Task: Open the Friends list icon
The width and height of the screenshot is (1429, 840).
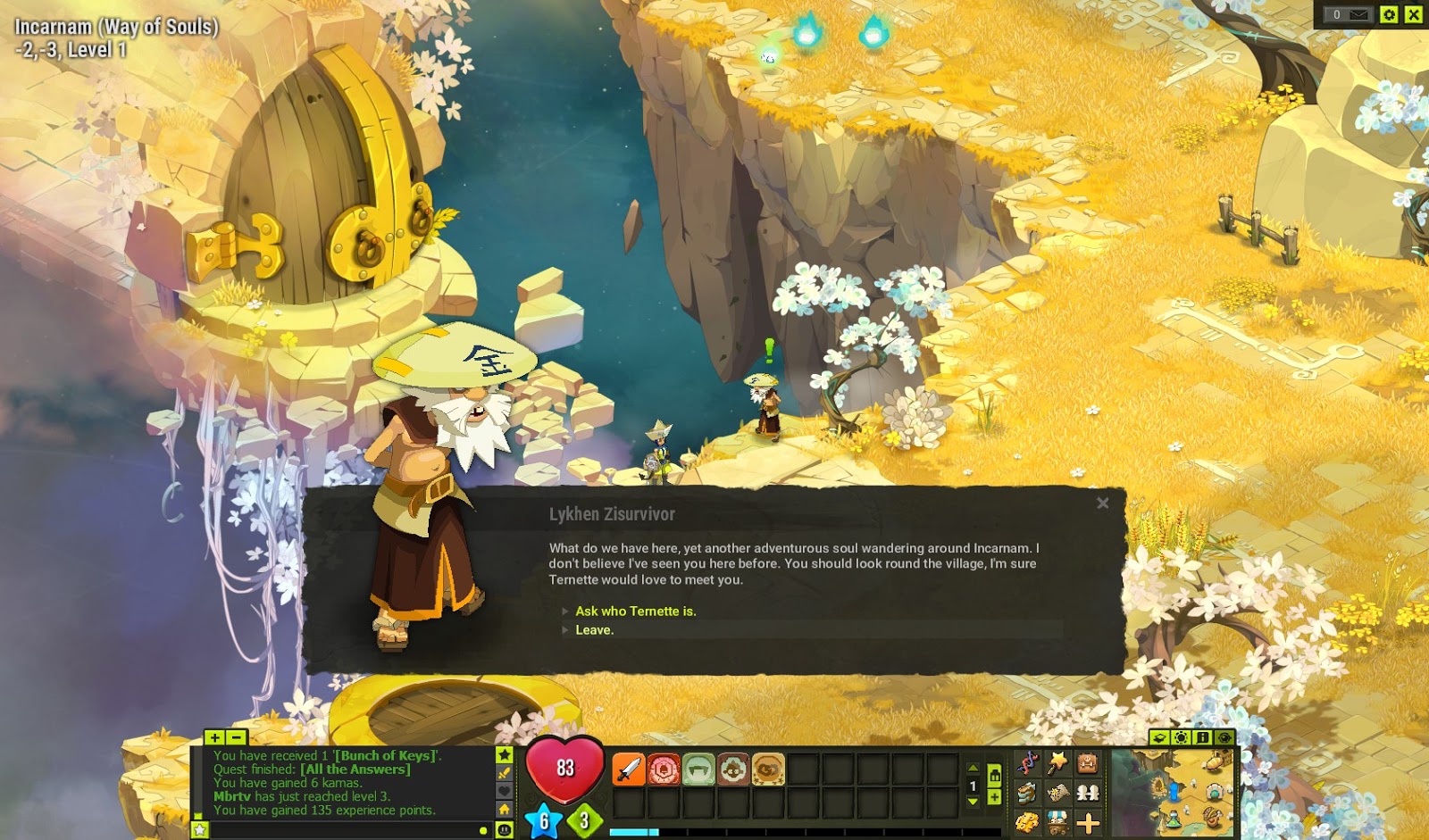Action: pyautogui.click(x=1088, y=792)
